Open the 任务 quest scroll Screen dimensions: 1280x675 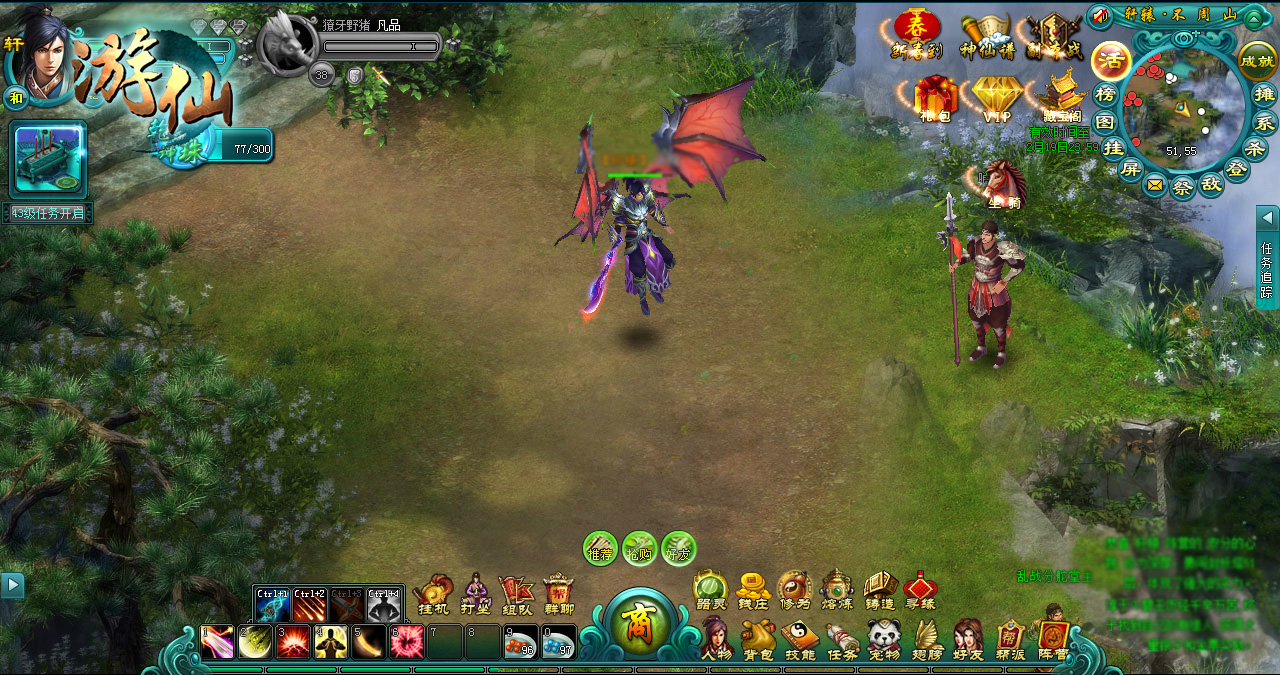click(842, 638)
